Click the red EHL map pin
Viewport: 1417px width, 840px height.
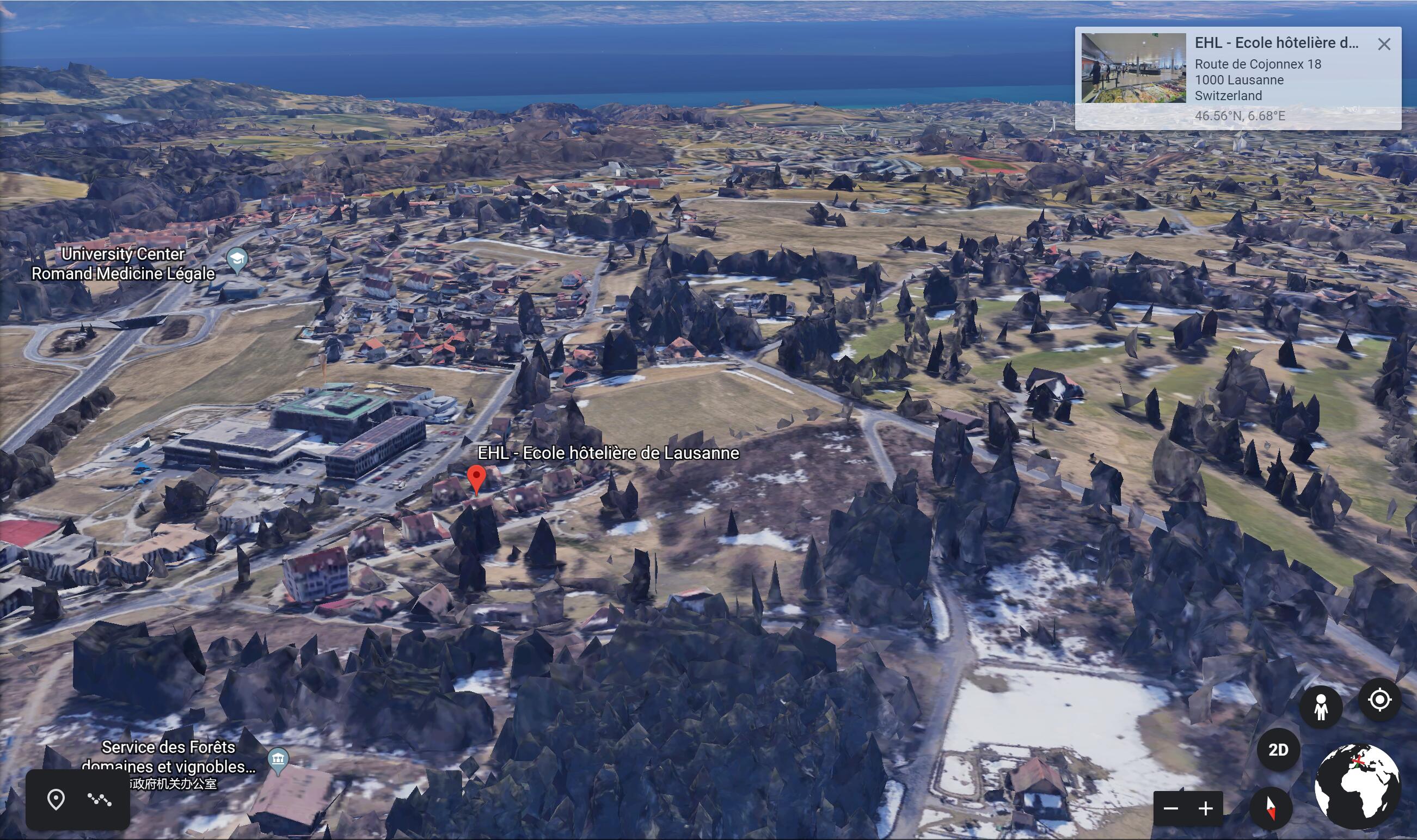[476, 478]
